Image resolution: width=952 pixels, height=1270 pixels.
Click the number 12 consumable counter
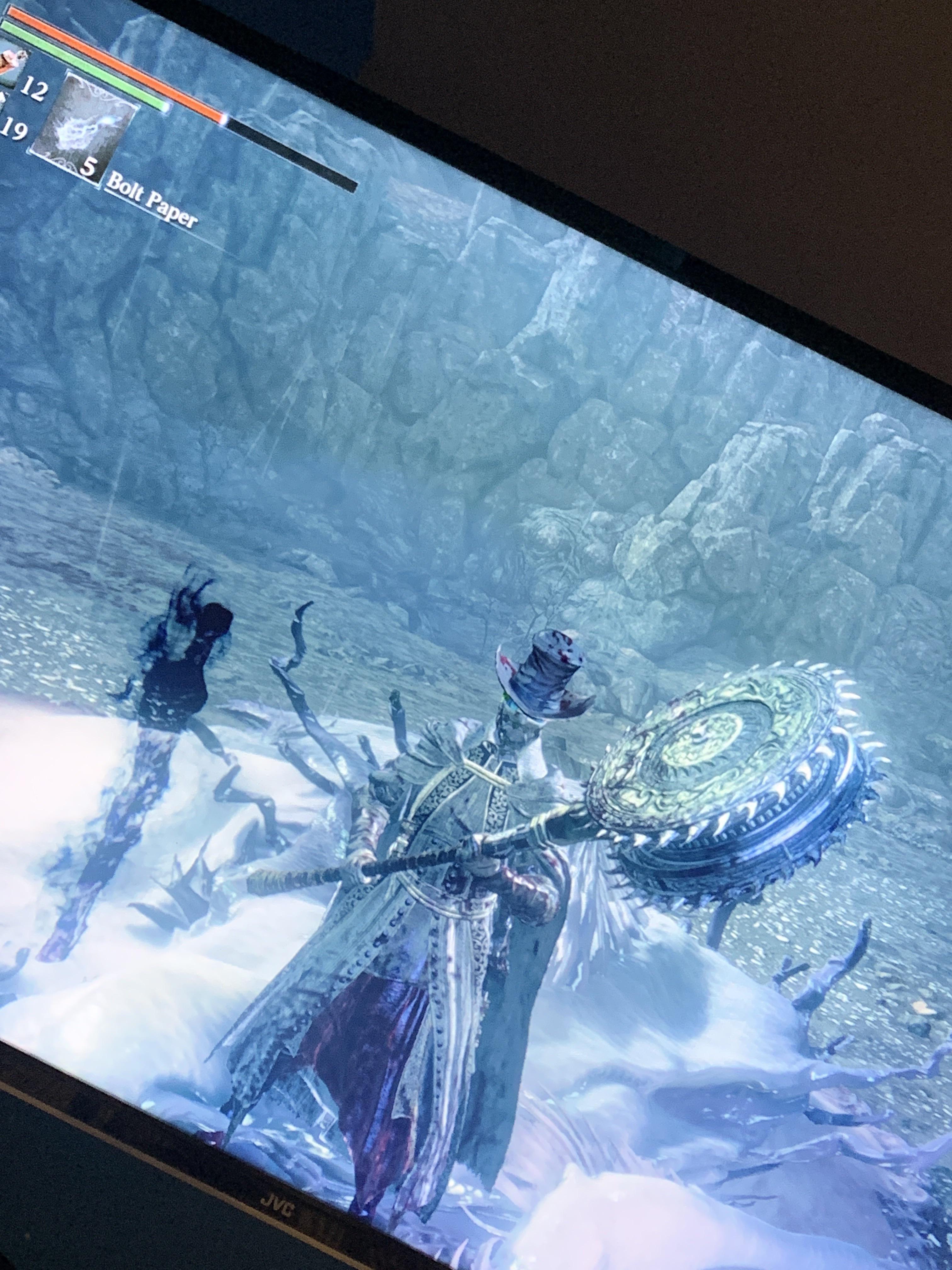(x=34, y=89)
